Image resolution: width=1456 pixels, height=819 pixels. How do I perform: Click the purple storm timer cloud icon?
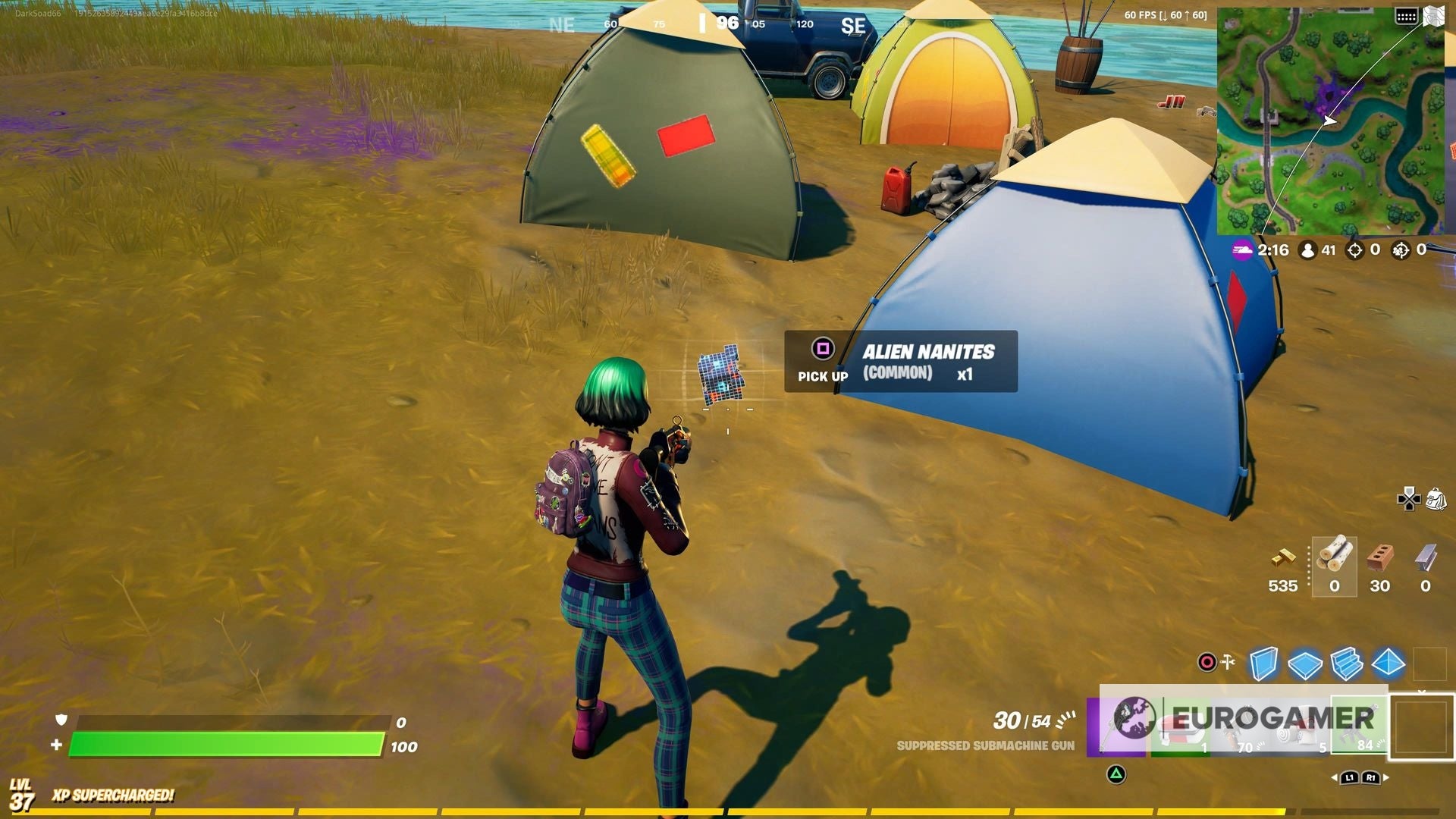click(1242, 249)
